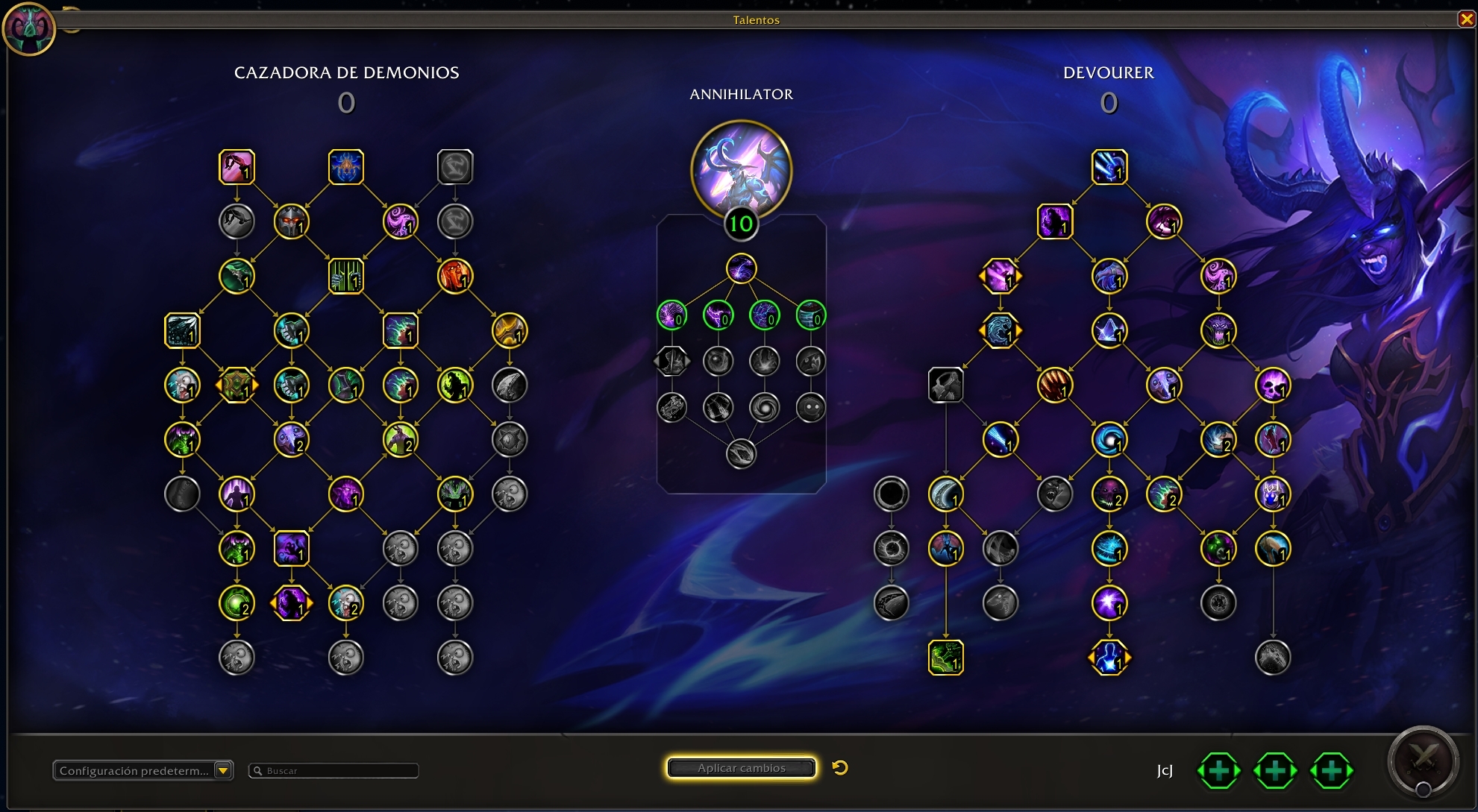1478x812 pixels.
Task: Choose the orange claw slash talent
Action: click(1054, 385)
